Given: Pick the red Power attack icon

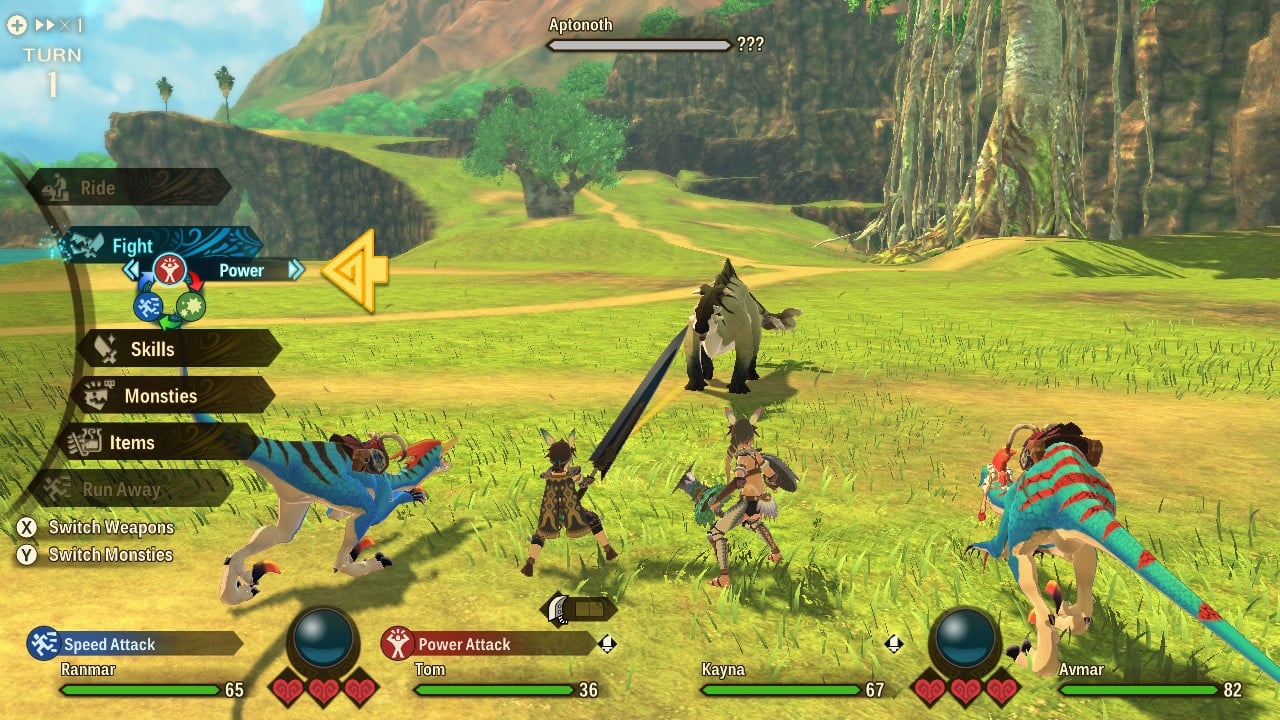Looking at the screenshot, I should 169,270.
